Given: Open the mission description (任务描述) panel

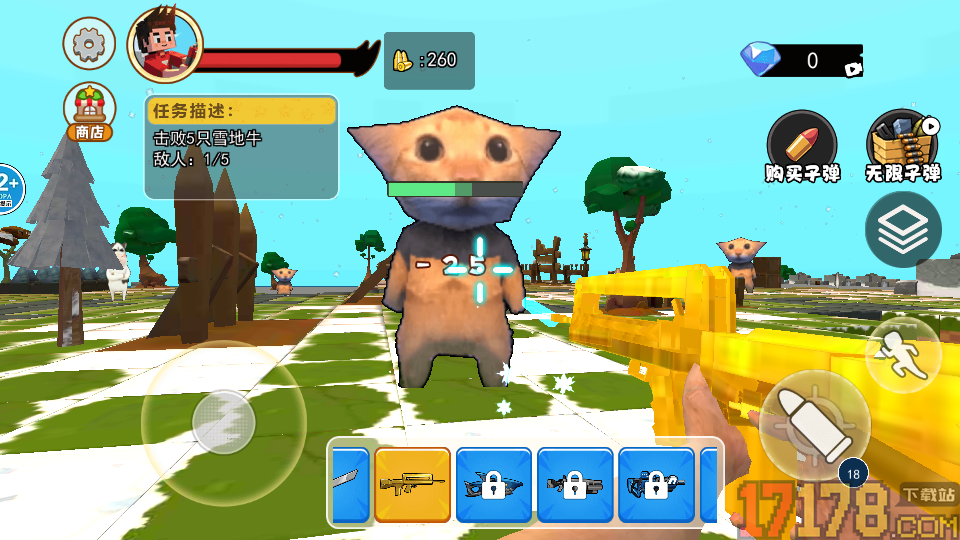Looking at the screenshot, I should [x=241, y=145].
